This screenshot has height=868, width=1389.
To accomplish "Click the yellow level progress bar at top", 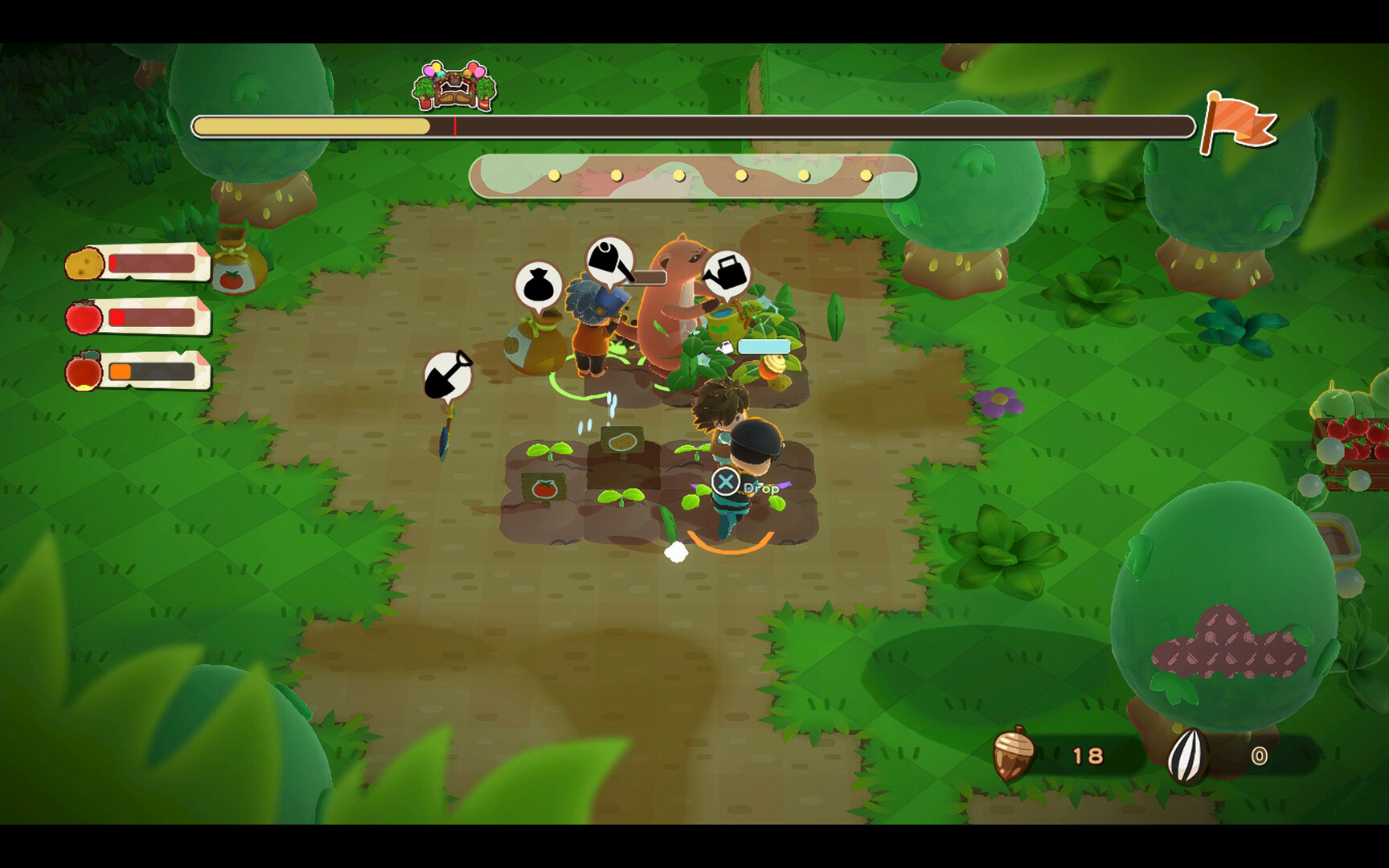I will [313, 125].
